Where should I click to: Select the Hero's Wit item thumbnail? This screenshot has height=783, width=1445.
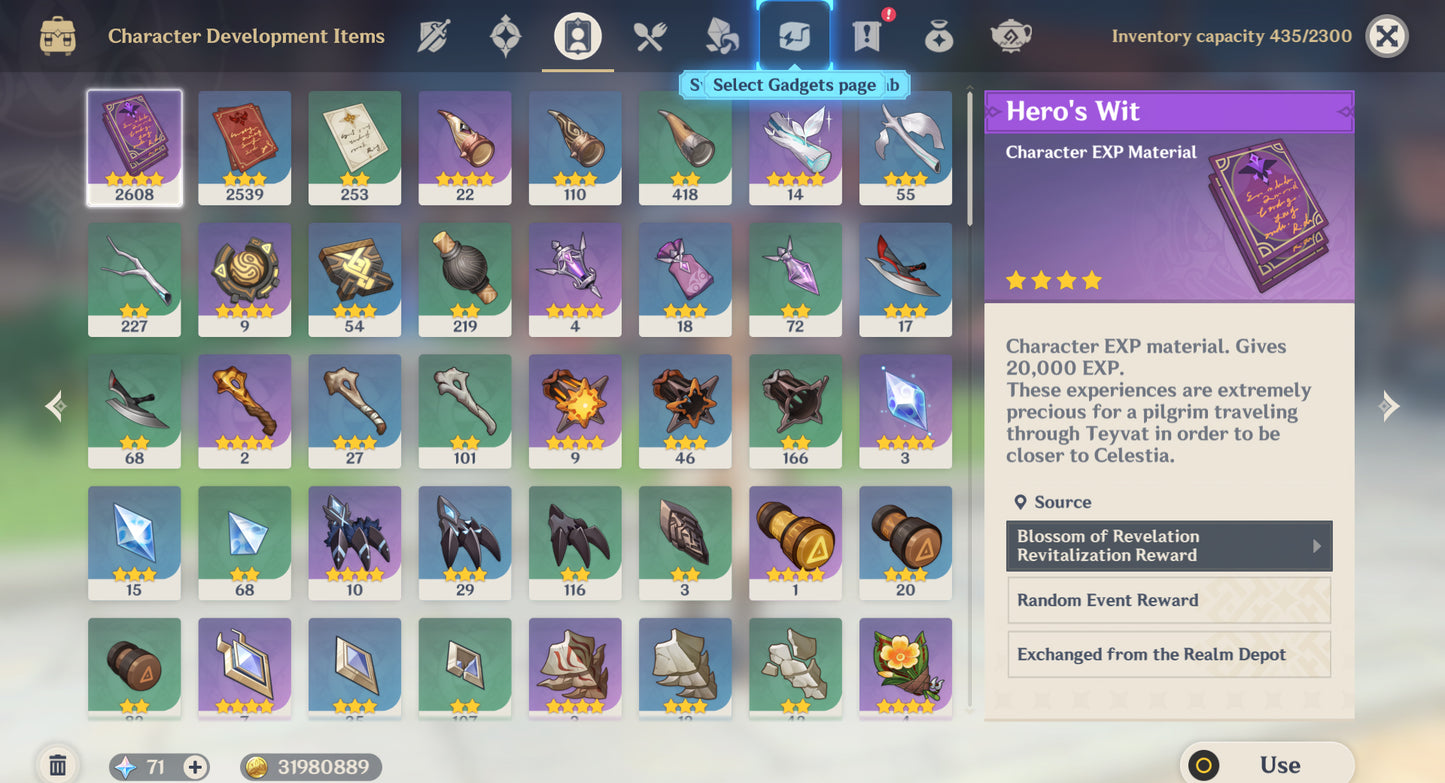tap(134, 147)
